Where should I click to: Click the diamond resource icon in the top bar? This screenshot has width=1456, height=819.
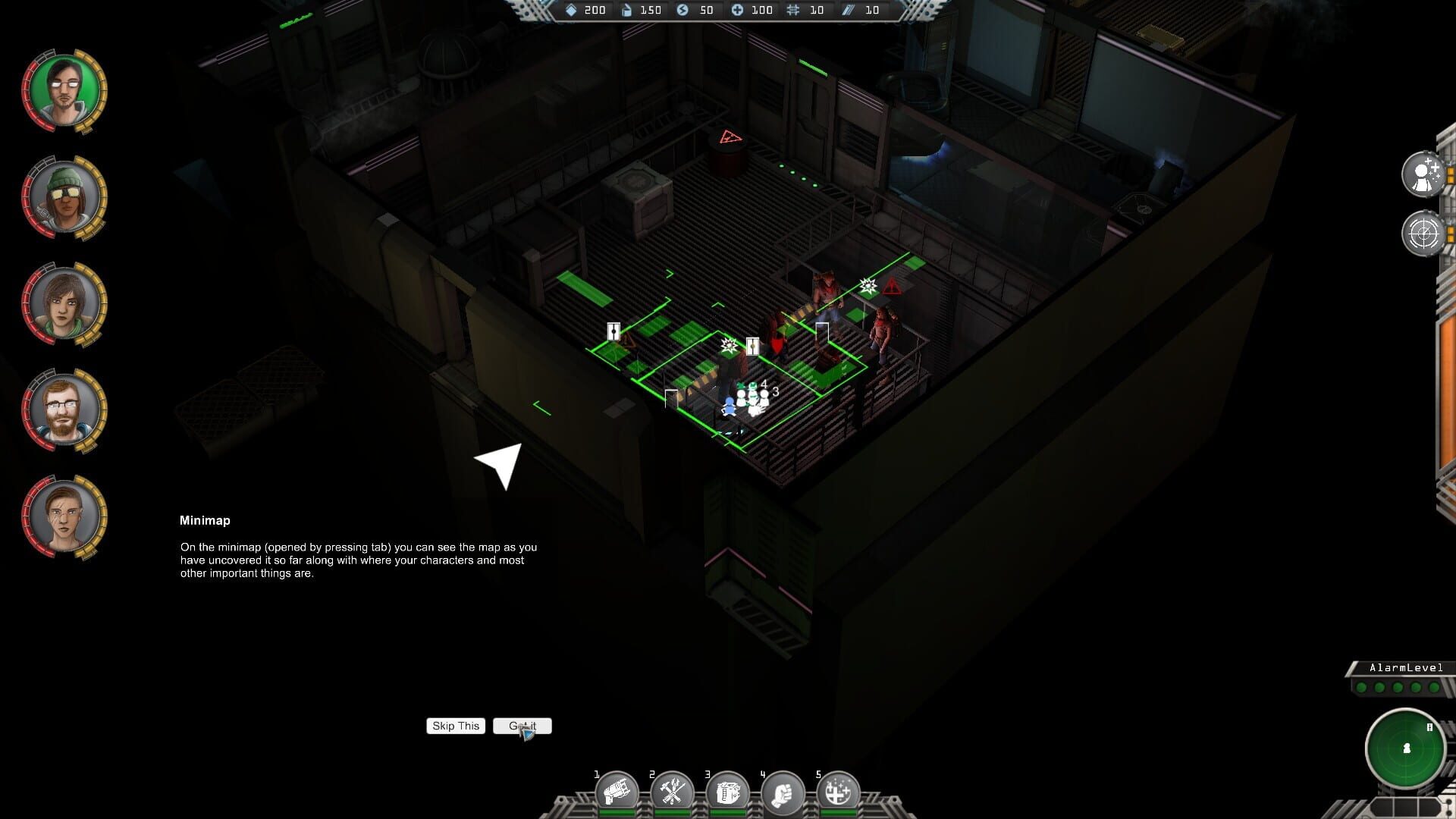pos(570,11)
